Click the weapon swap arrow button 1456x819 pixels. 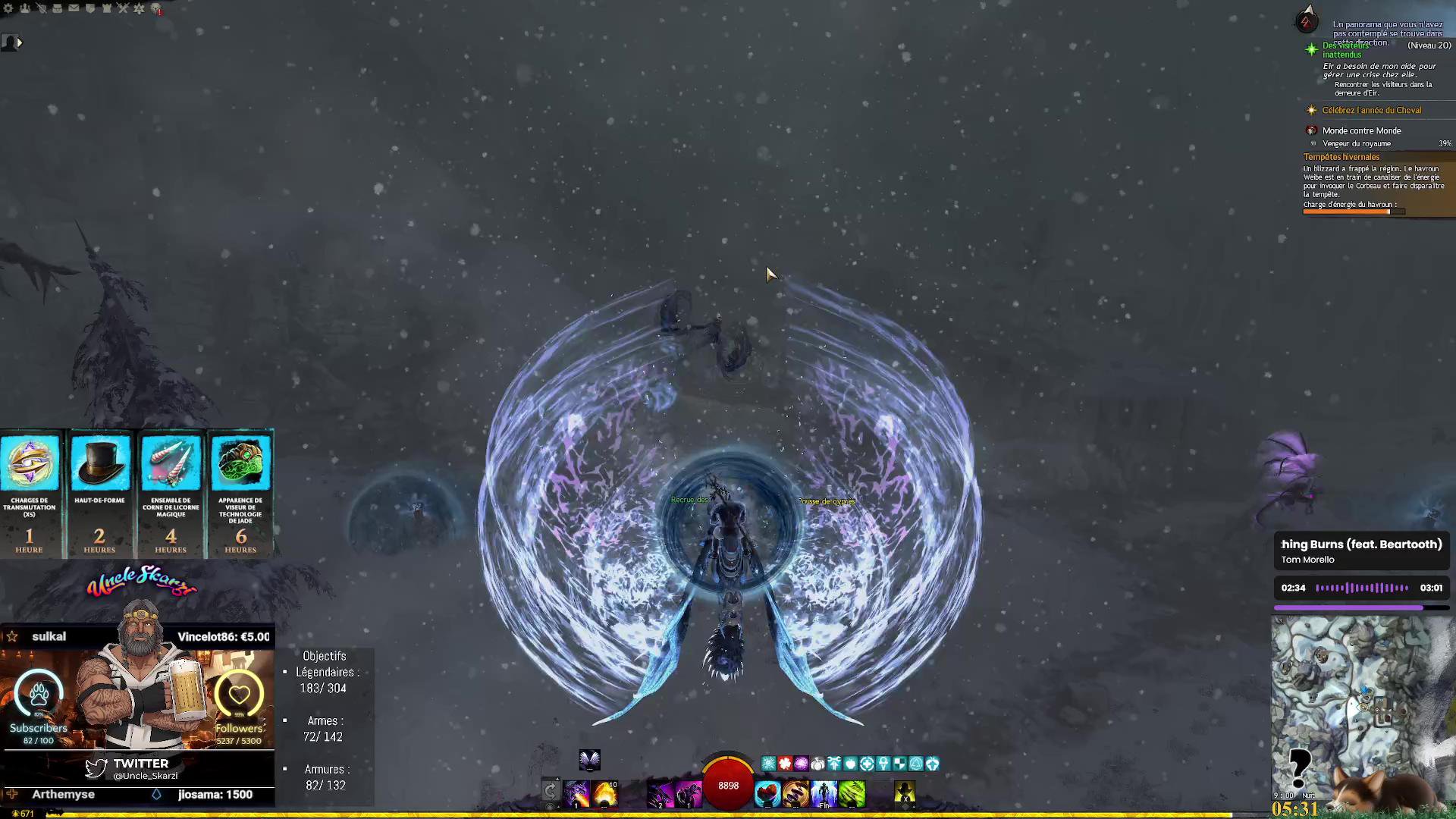551,792
